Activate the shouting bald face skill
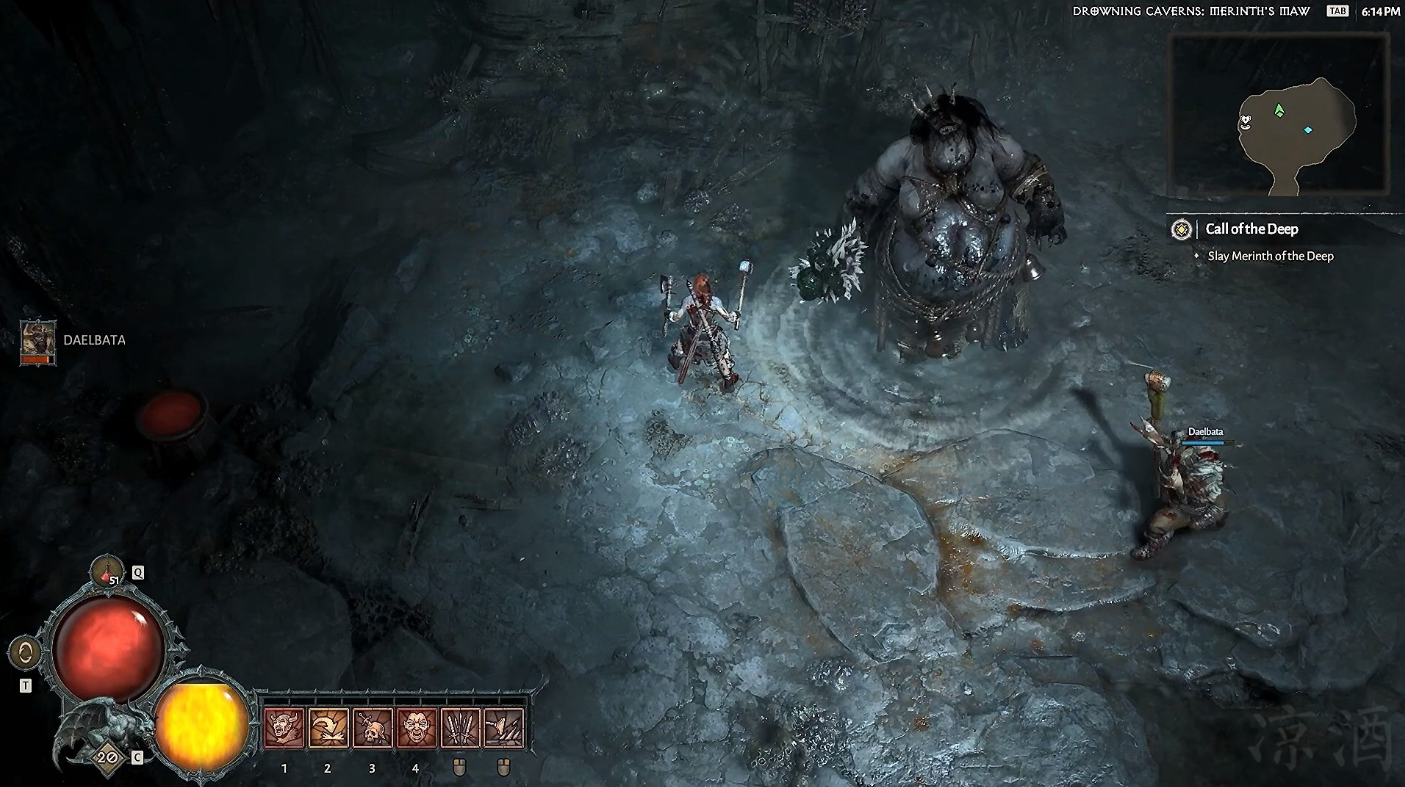This screenshot has height=787, width=1405. coord(416,728)
